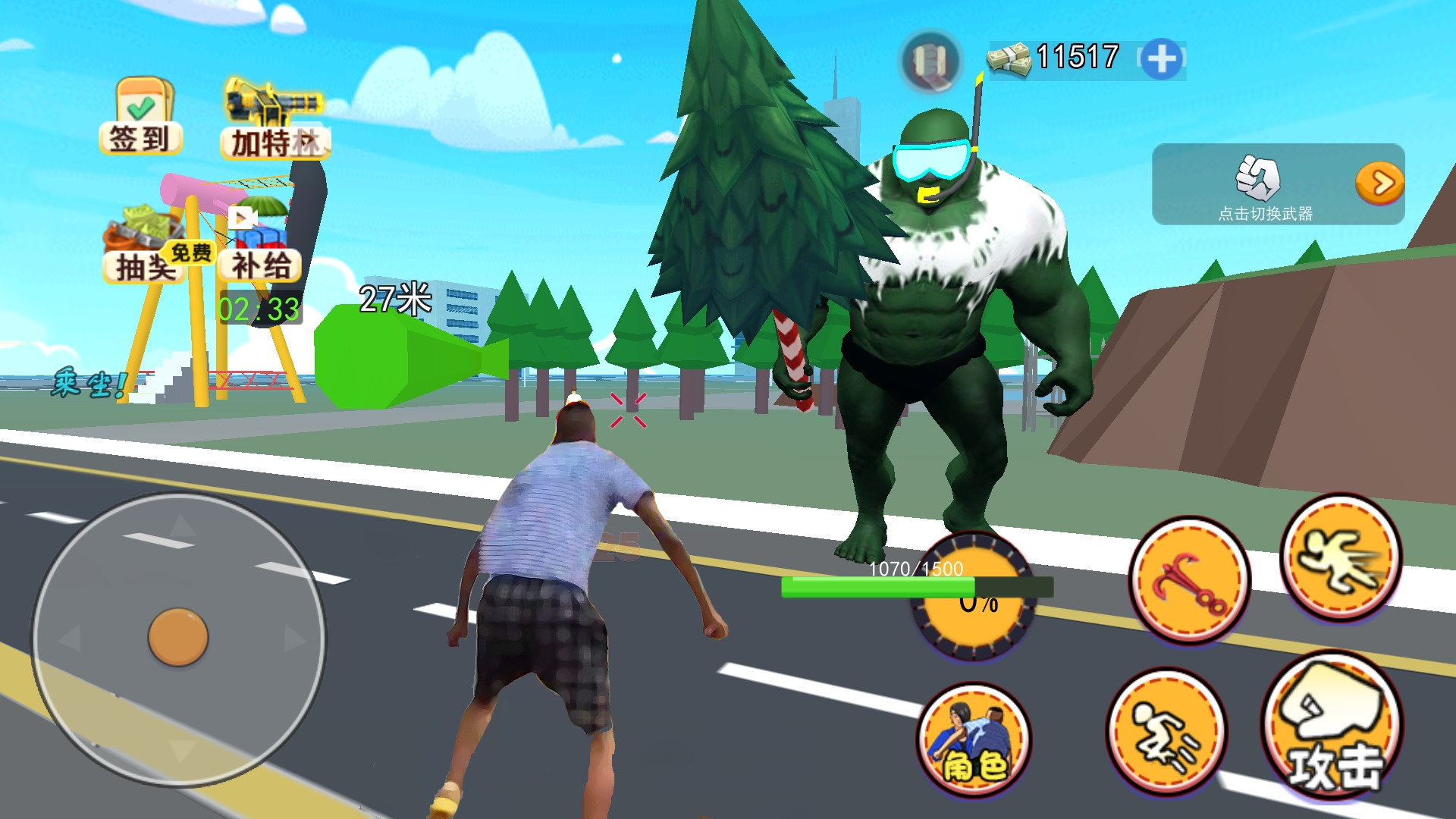Open the 签到 daily check-in
This screenshot has width=1456, height=819.
(x=141, y=116)
